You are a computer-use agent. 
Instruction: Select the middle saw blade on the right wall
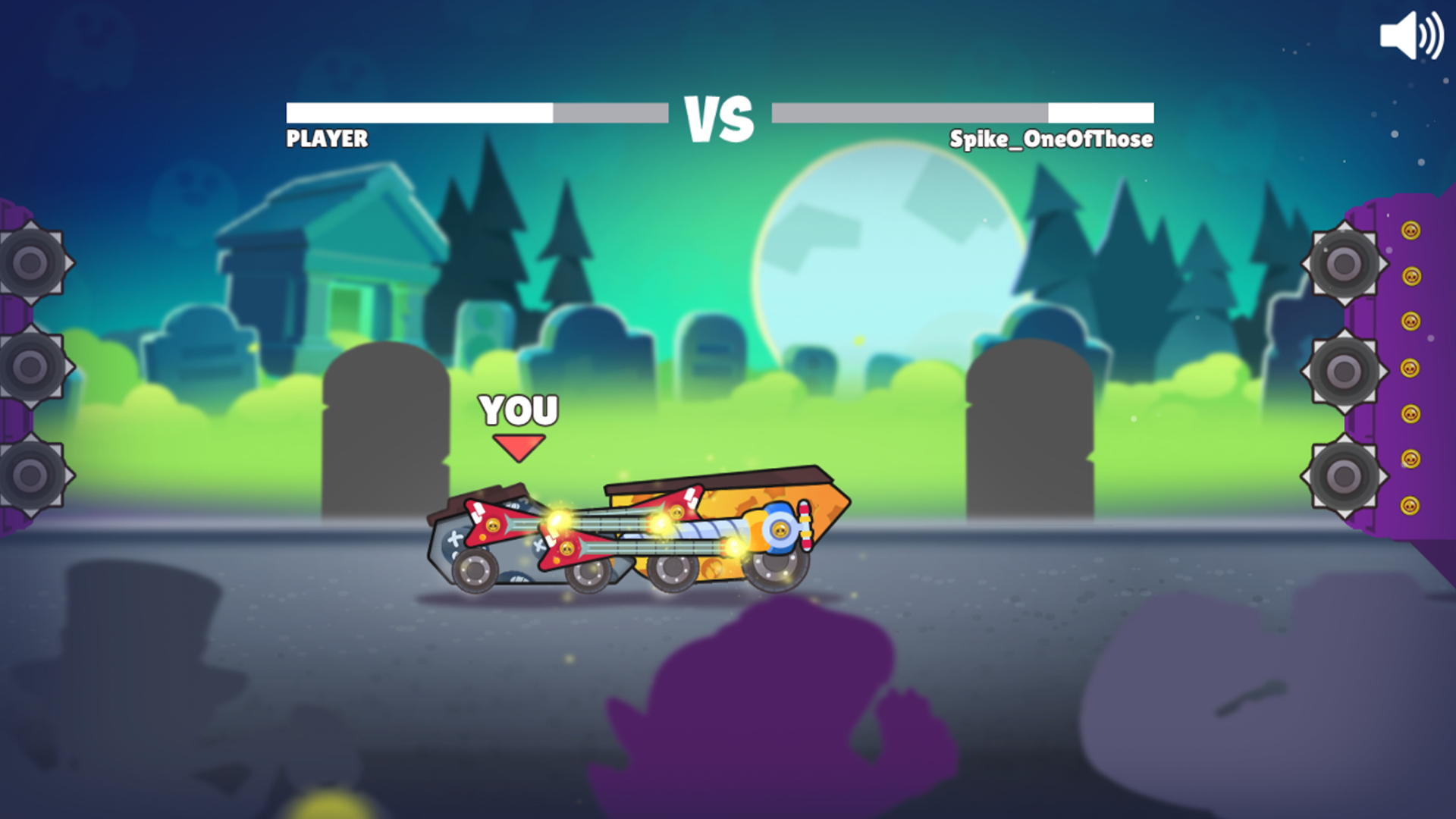(1342, 369)
